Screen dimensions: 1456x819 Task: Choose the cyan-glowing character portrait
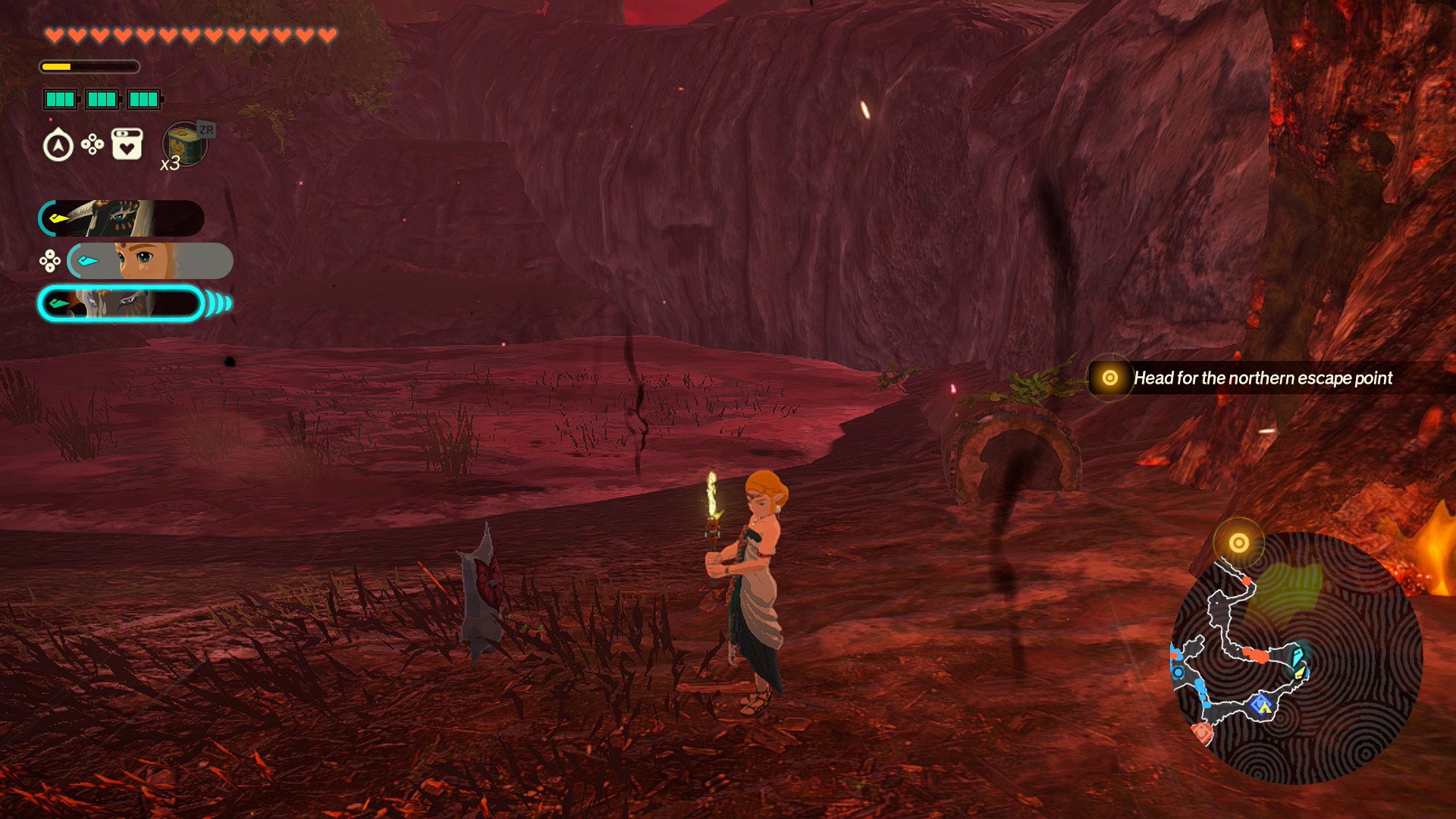tap(121, 304)
